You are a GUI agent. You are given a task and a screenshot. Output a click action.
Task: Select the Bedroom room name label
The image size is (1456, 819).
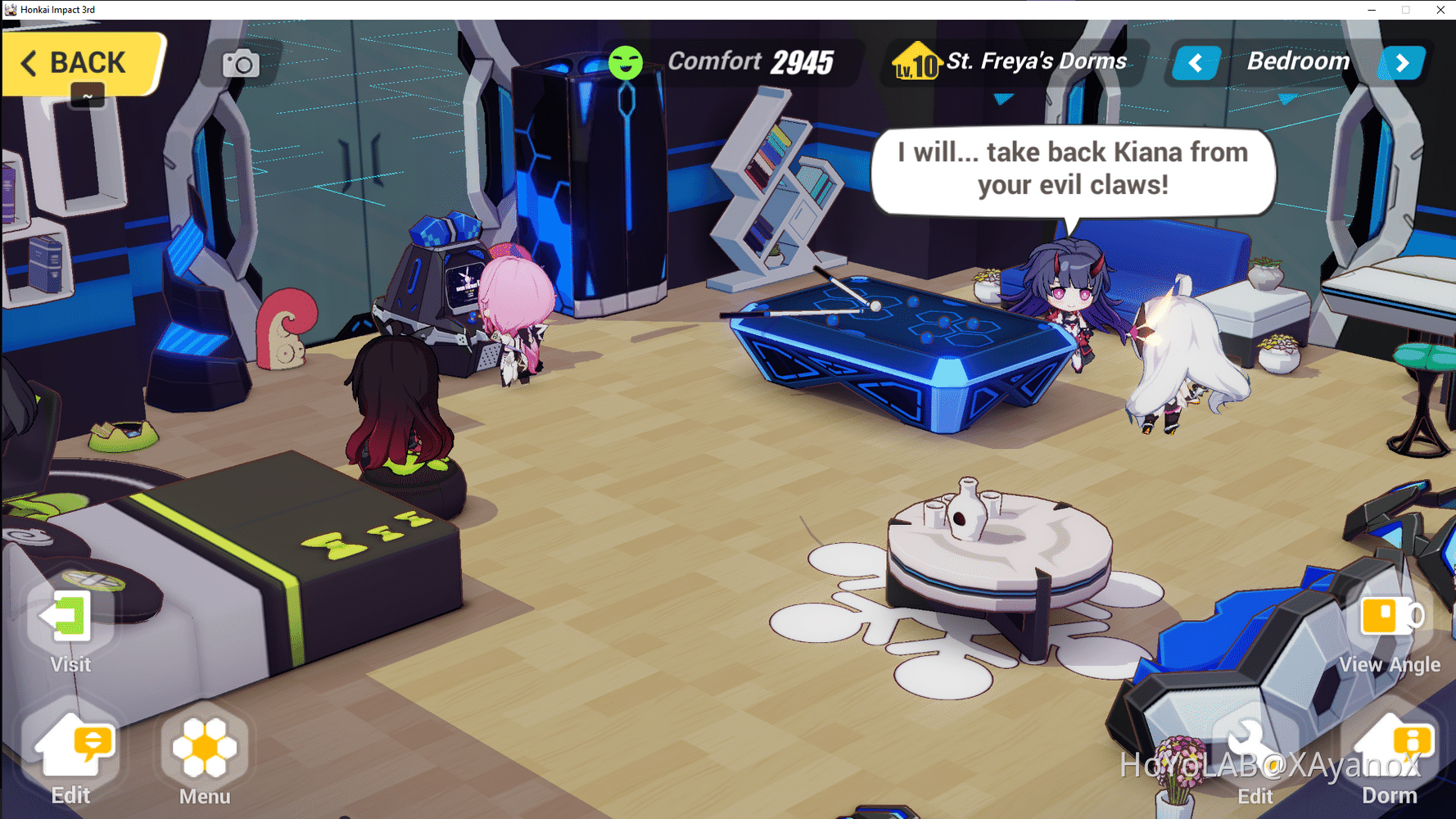click(1299, 61)
